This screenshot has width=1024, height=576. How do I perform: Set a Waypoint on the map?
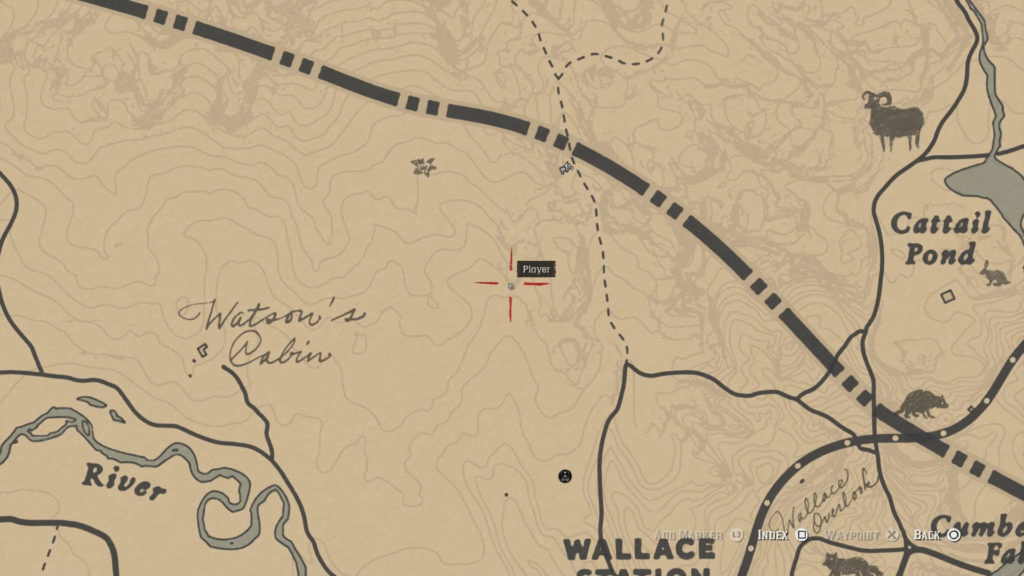(x=859, y=535)
